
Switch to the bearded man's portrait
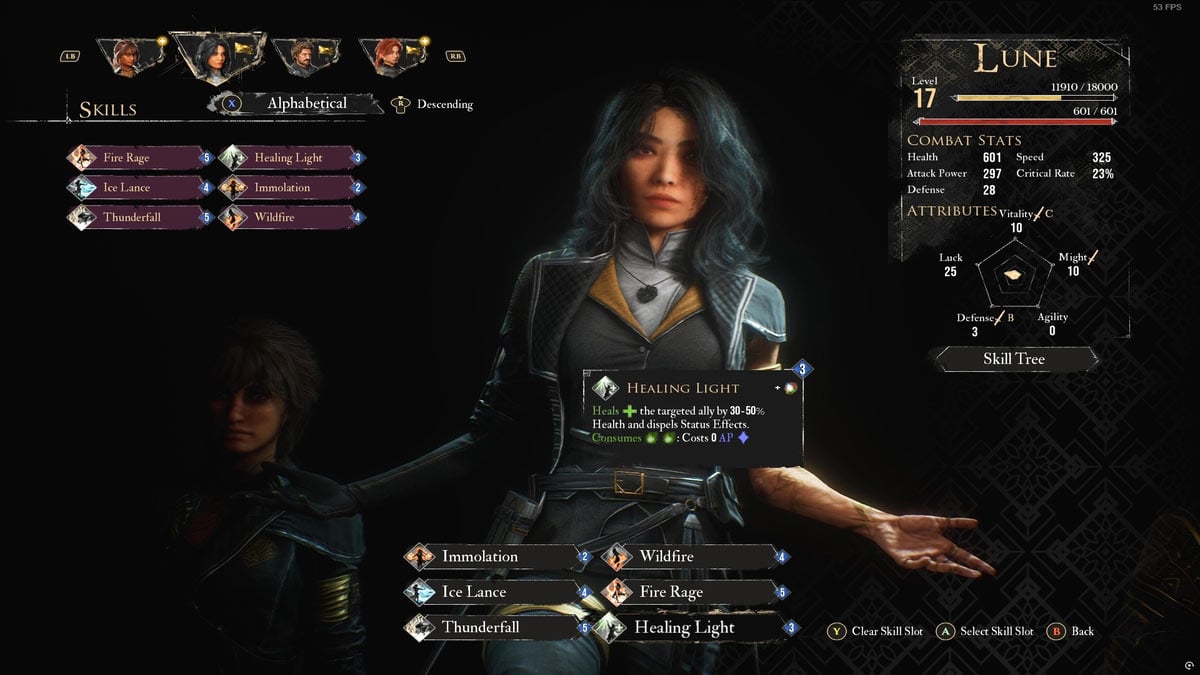296,57
